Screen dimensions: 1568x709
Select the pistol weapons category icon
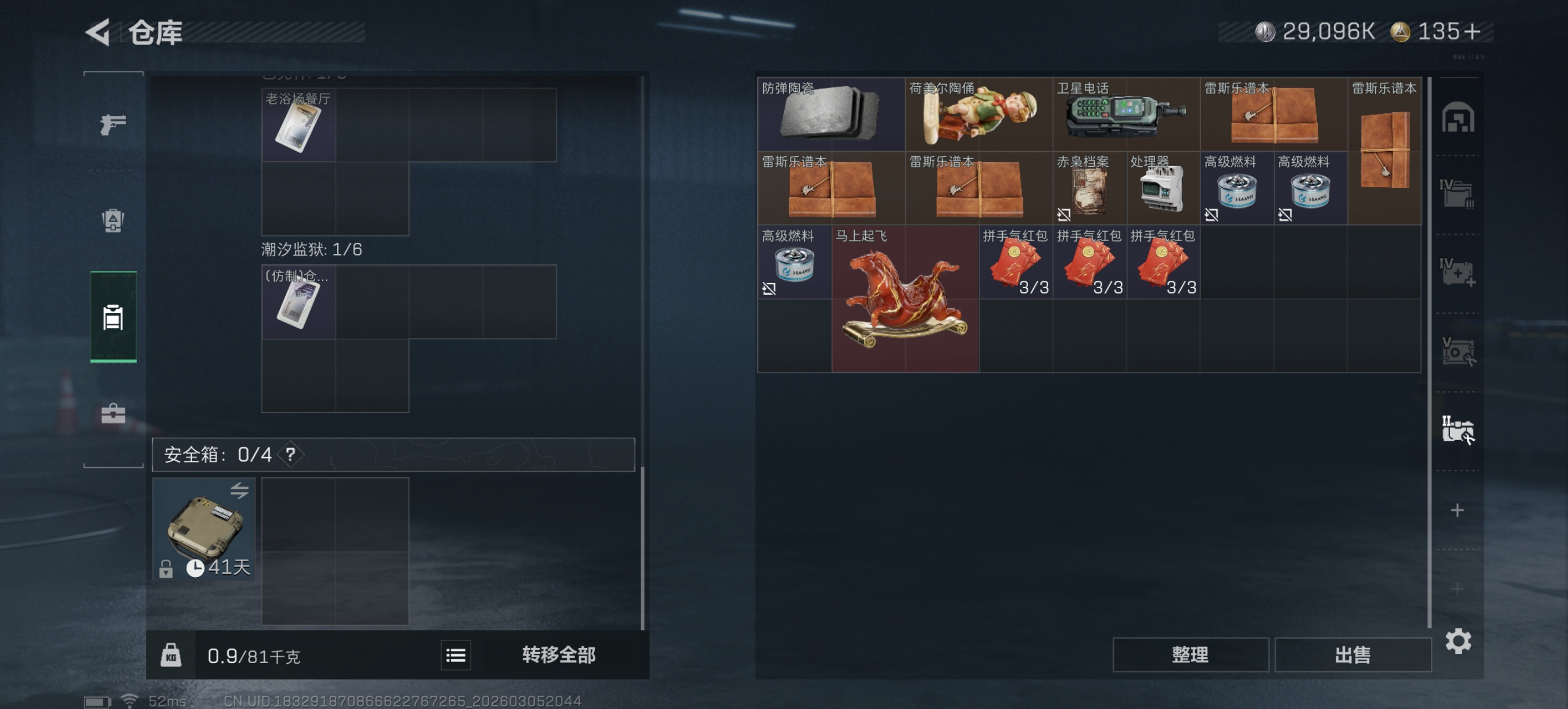pos(112,124)
